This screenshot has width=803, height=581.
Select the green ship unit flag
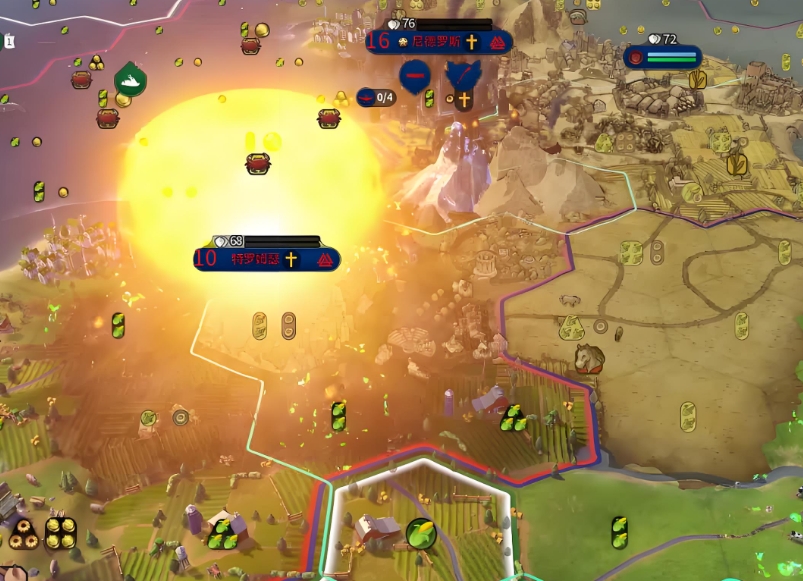(130, 77)
